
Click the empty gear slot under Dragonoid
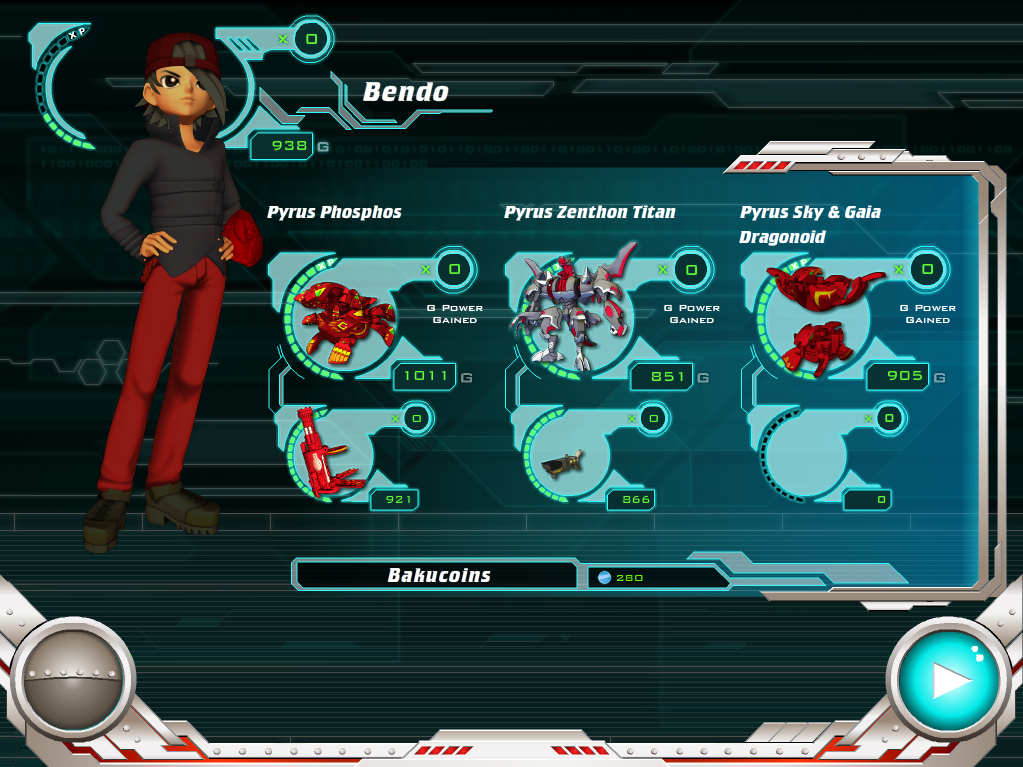tap(802, 457)
